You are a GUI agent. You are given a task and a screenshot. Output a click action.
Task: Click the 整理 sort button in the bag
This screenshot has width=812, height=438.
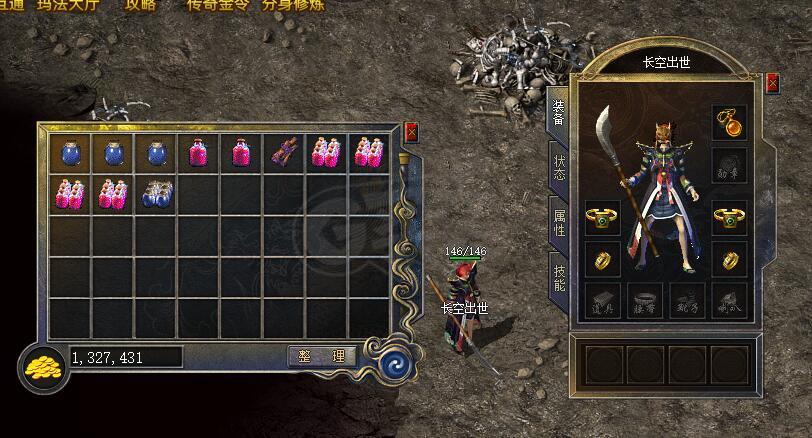322,356
